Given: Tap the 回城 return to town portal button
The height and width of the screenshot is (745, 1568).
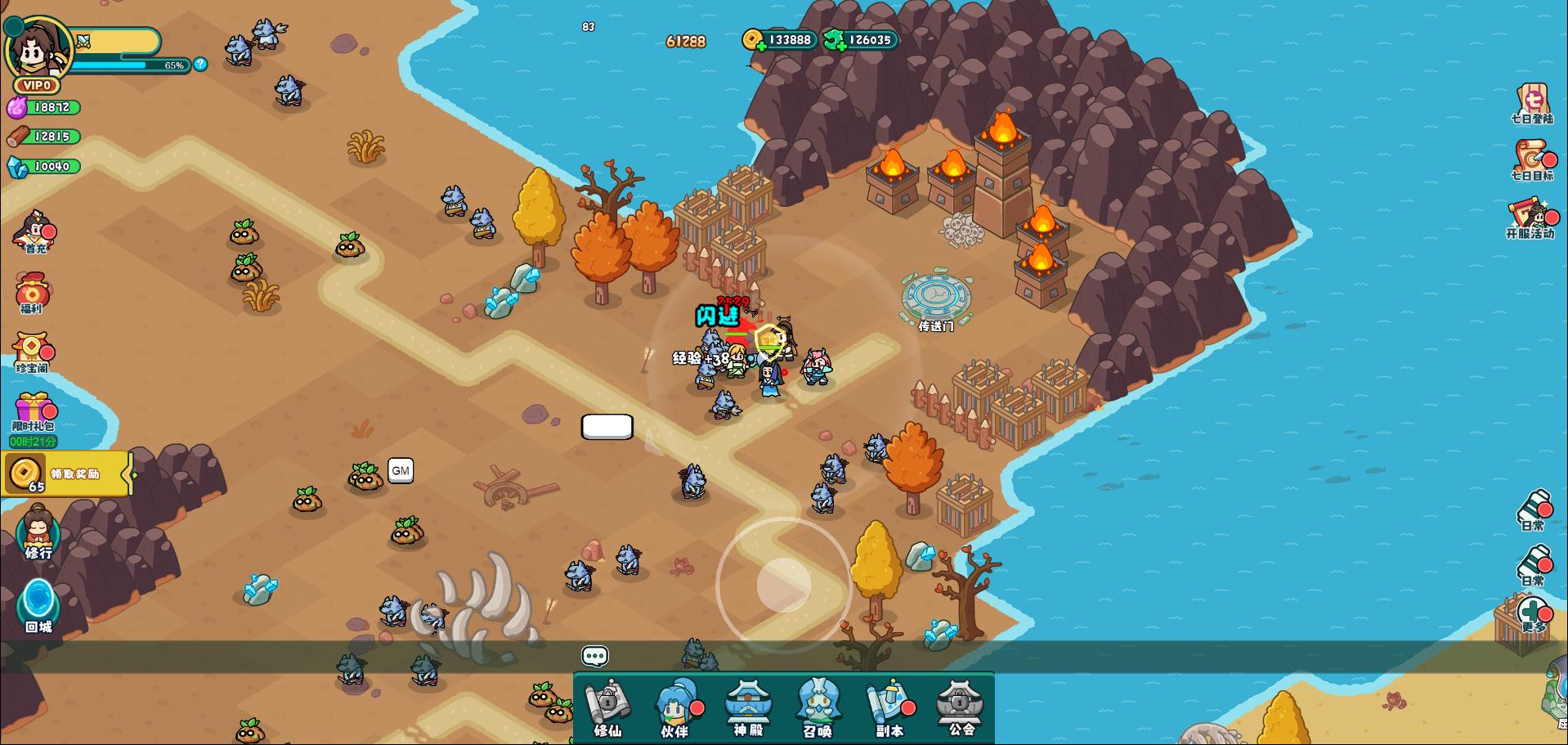Looking at the screenshot, I should tap(38, 606).
